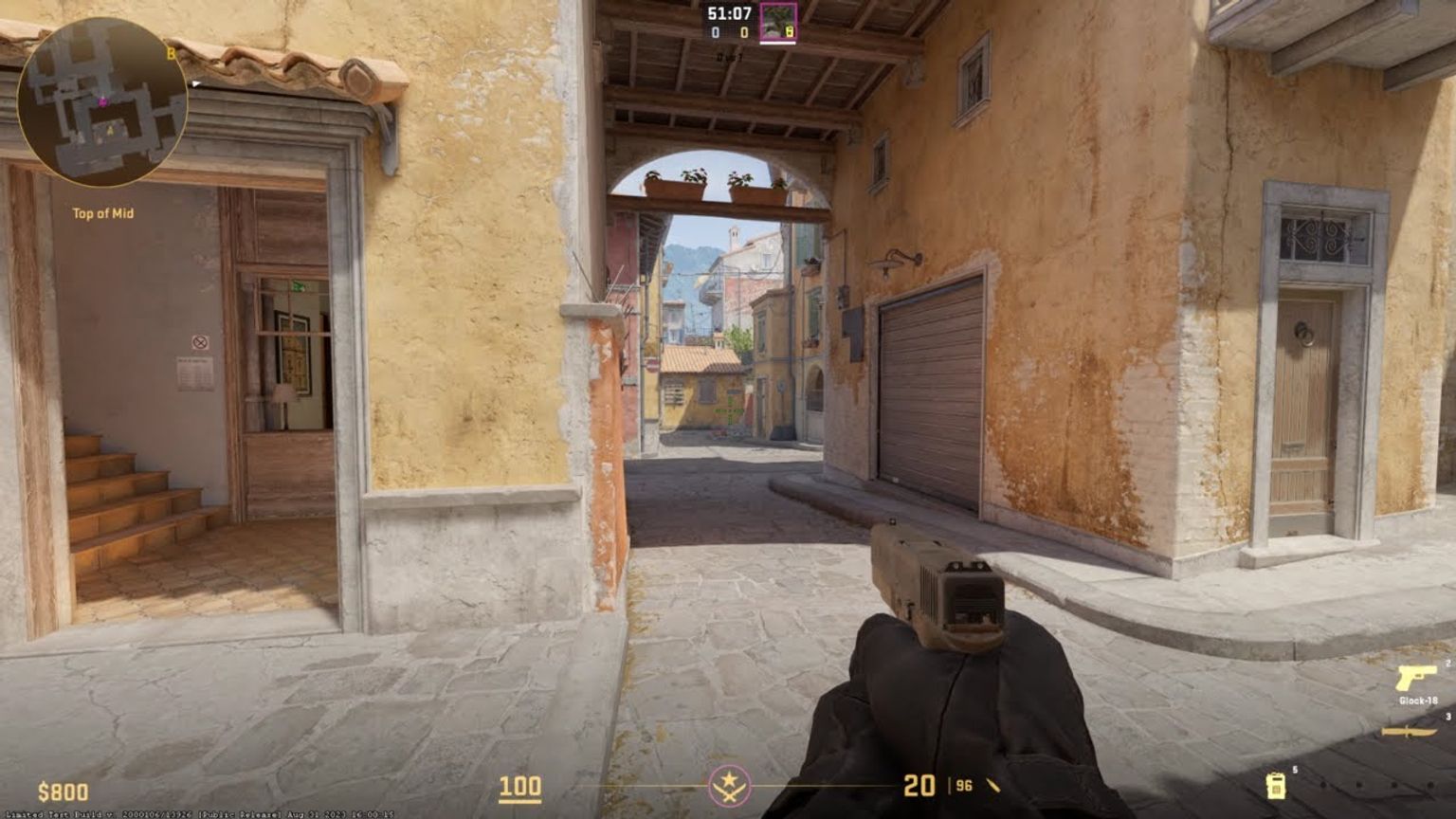This screenshot has height=819, width=1456.
Task: Expand the scoreboard by clicking the match timer
Action: (729, 13)
